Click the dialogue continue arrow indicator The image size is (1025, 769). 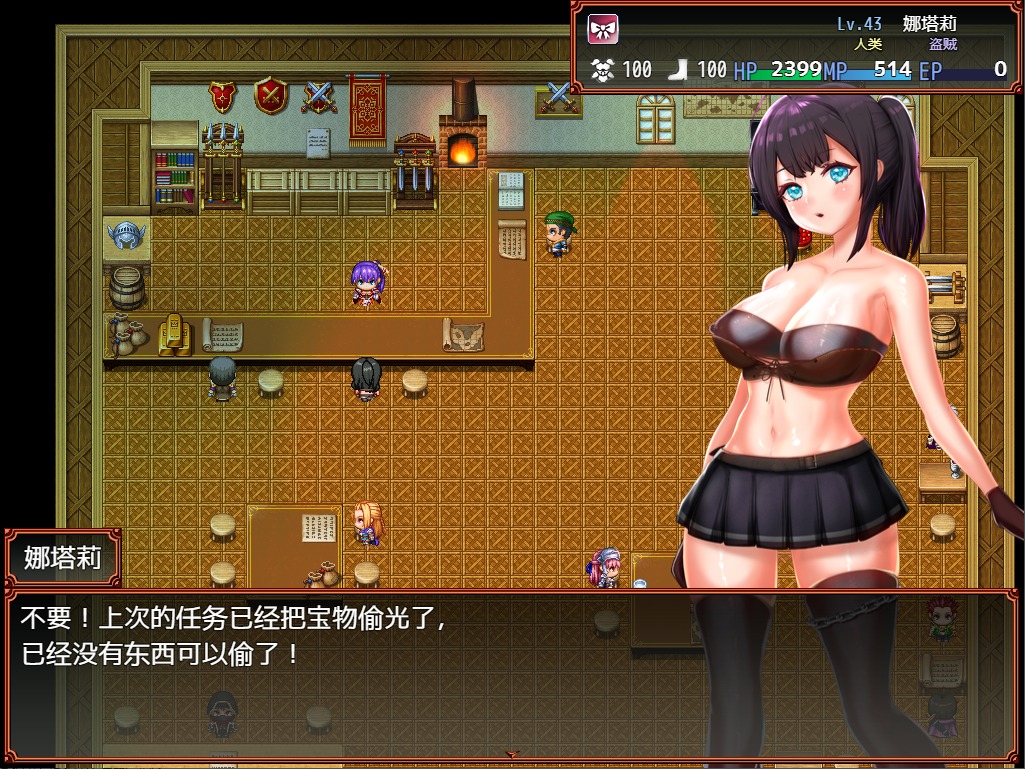click(x=513, y=754)
